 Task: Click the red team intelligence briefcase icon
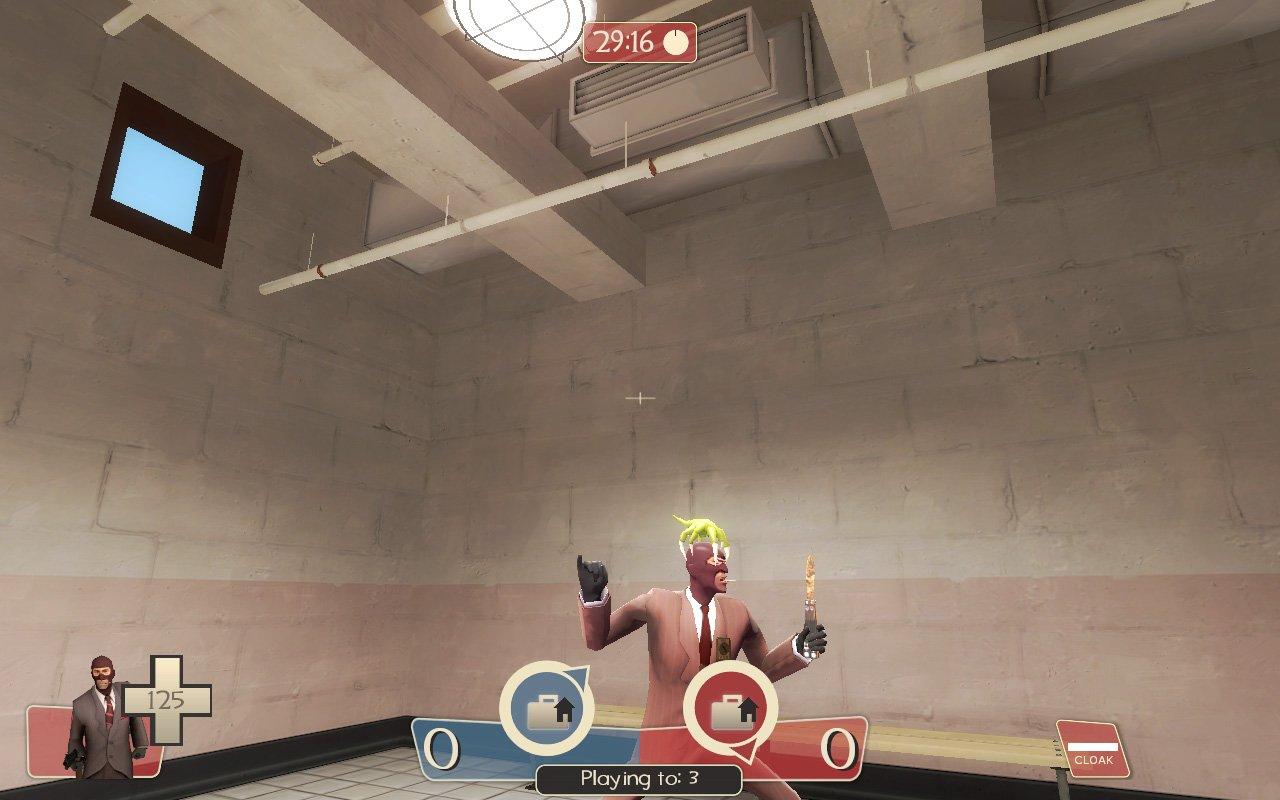pyautogui.click(x=729, y=711)
